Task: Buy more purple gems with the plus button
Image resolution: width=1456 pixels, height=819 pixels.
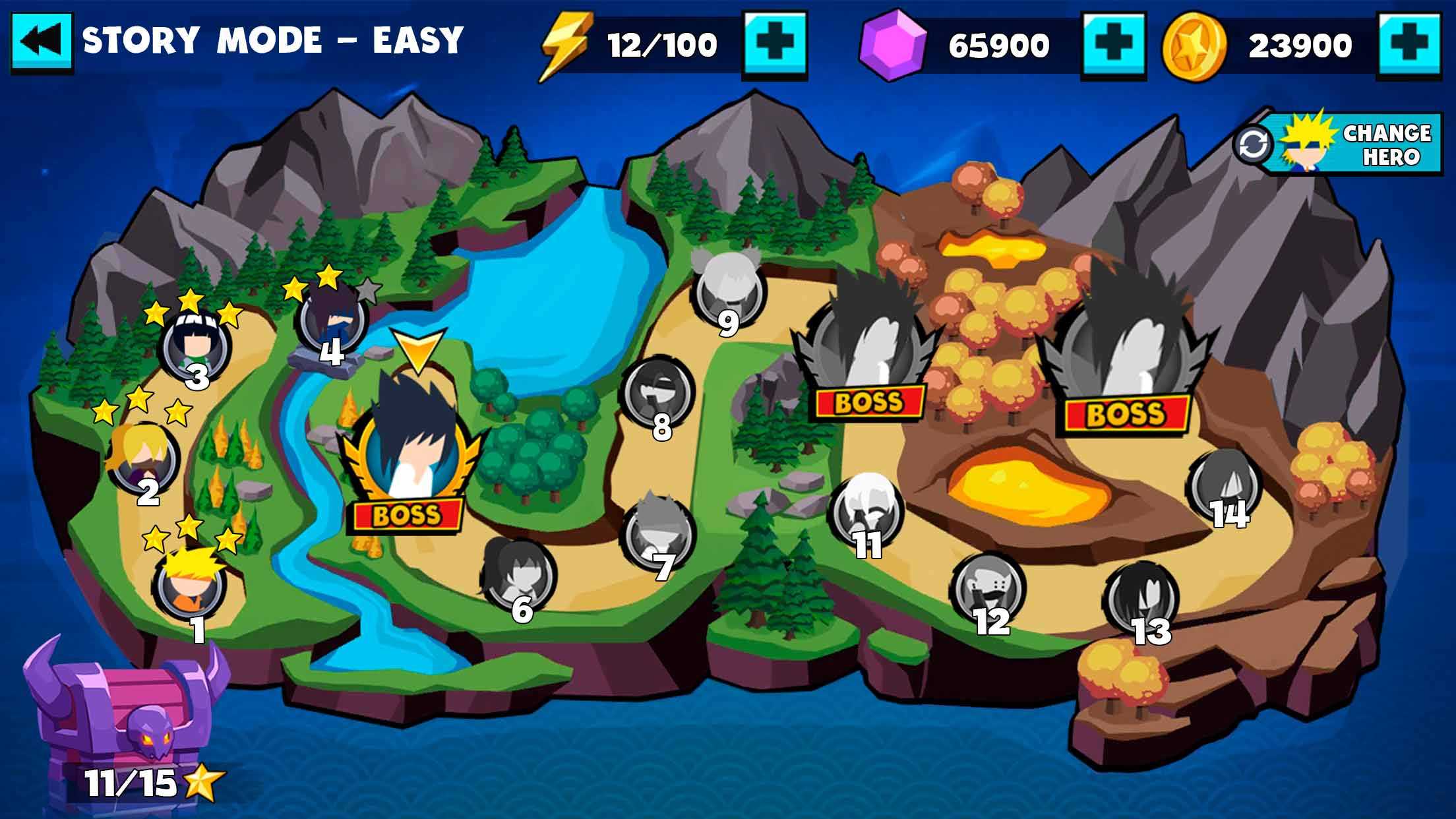Action: 1114,46
